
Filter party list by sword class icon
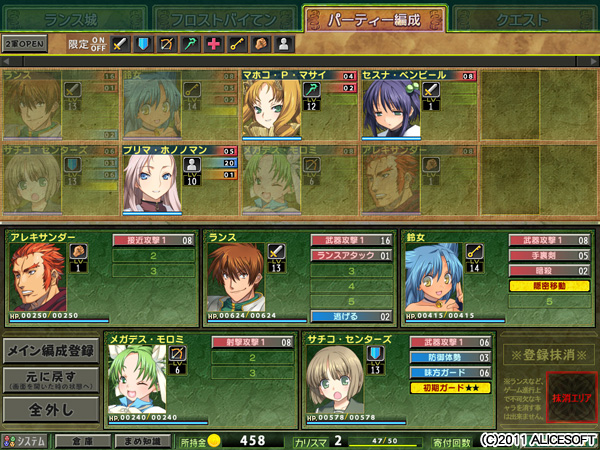(120, 44)
